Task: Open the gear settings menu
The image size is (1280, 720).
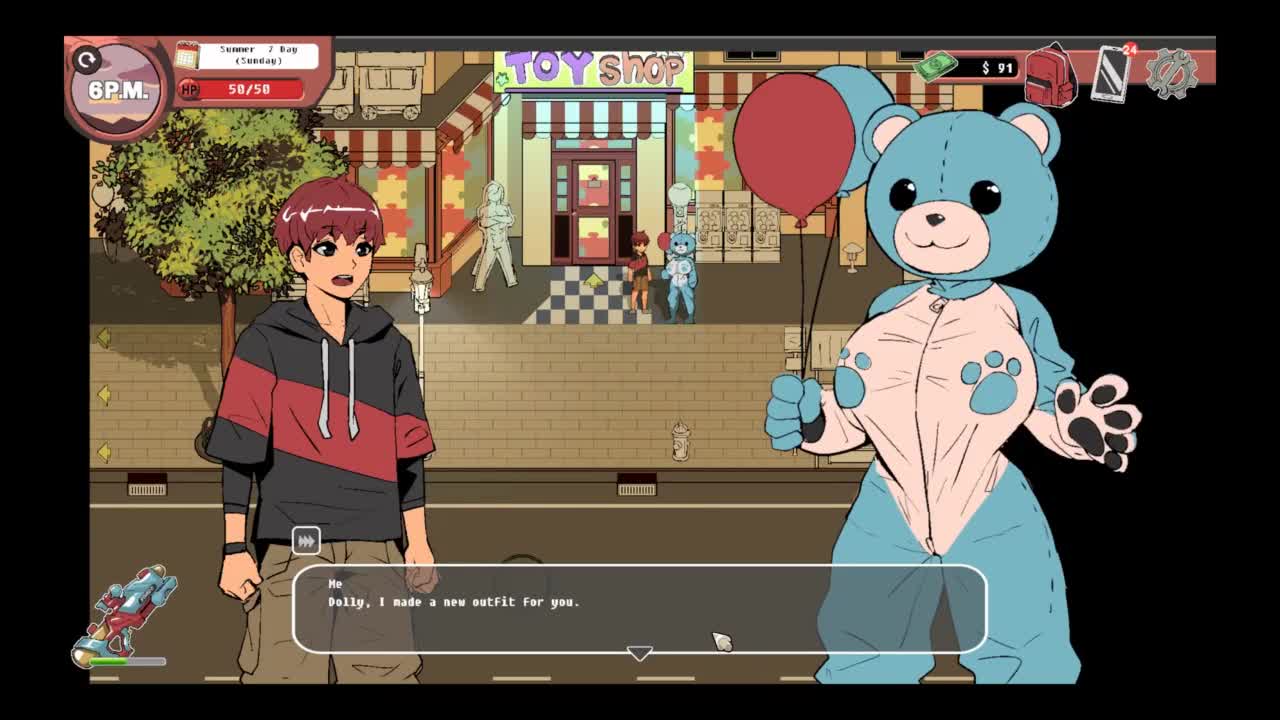Action: [x=1171, y=73]
